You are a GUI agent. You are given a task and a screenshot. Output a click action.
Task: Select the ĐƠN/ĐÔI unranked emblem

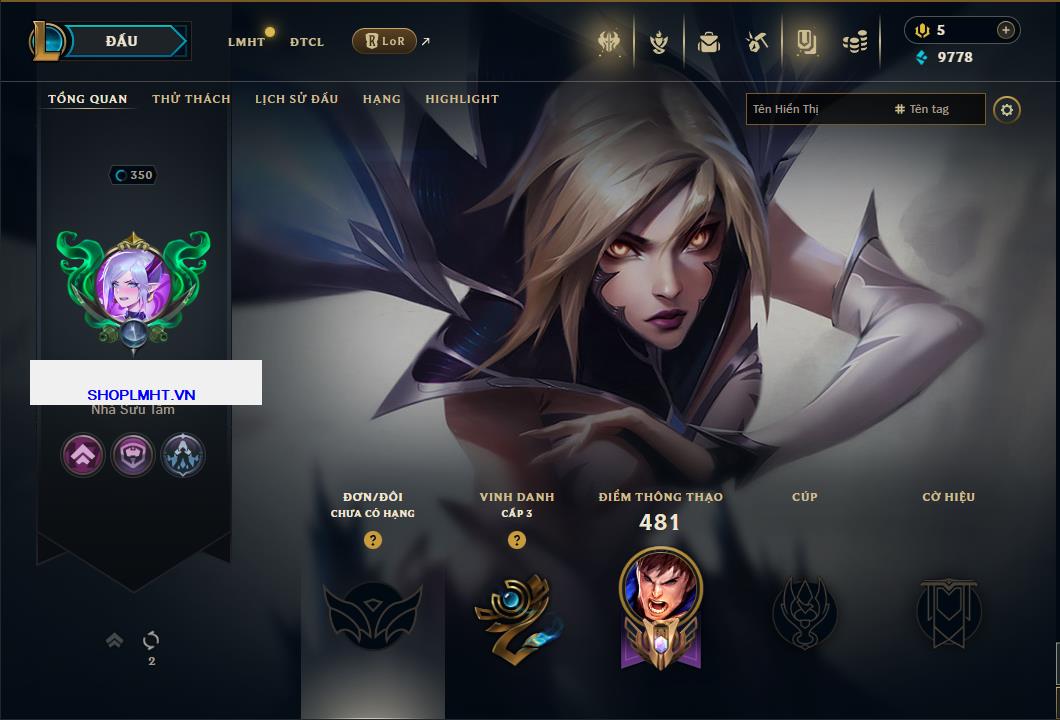372,614
